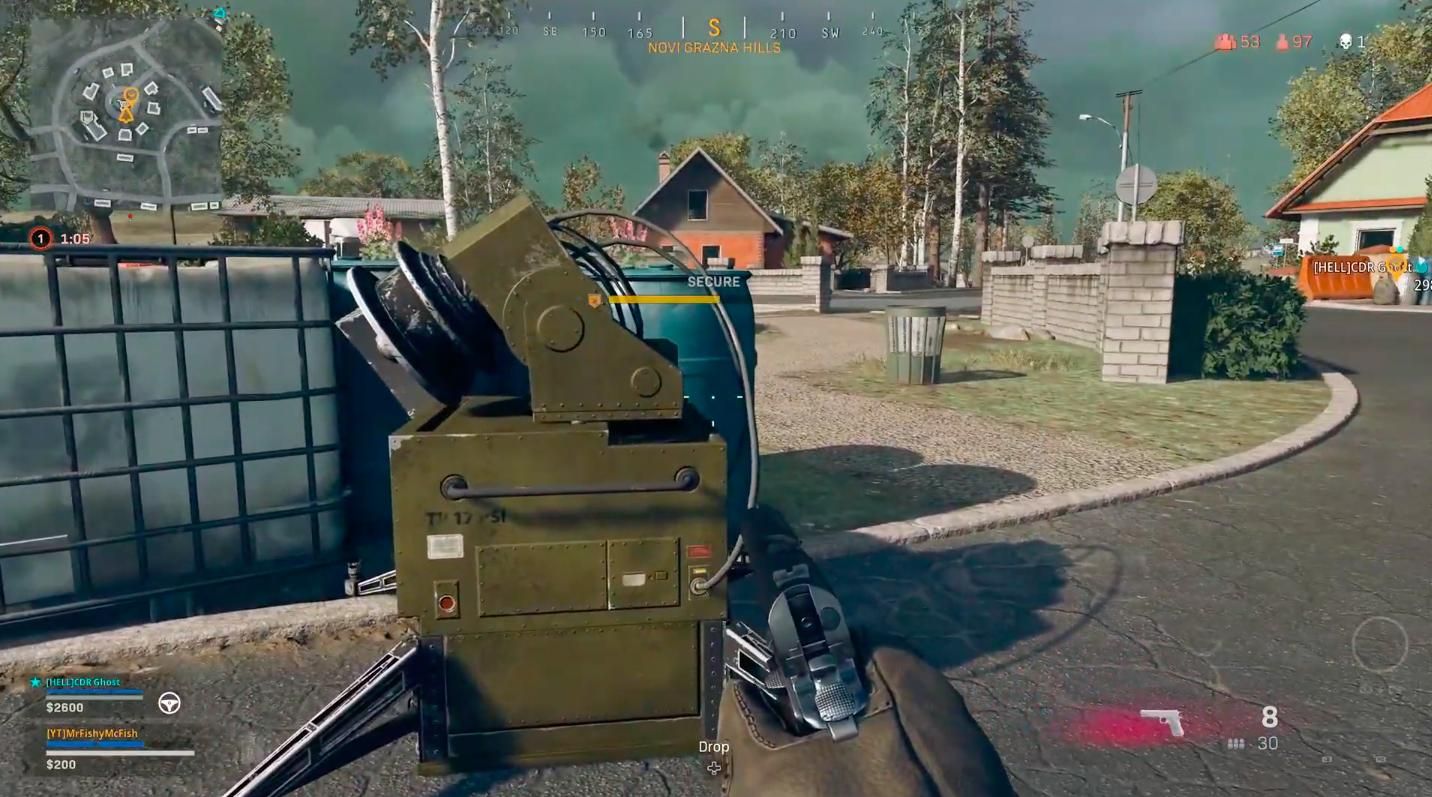Click the squads remaining icon showing 53

[x=1224, y=42]
